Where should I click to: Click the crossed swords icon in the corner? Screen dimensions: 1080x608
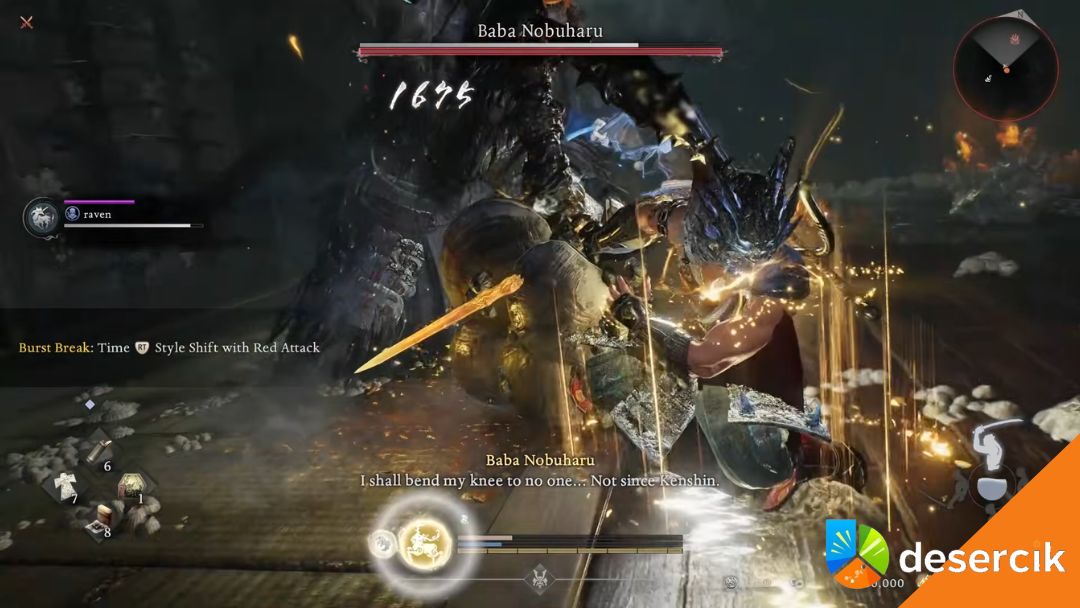(27, 22)
